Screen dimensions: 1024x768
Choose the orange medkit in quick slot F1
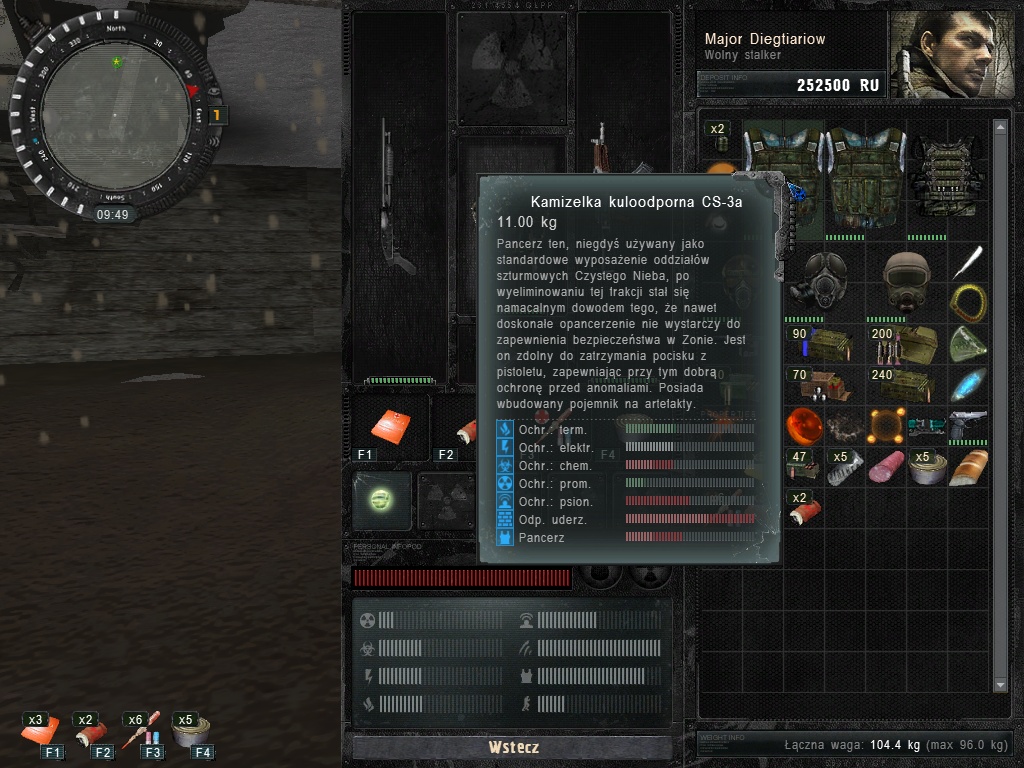tap(389, 425)
